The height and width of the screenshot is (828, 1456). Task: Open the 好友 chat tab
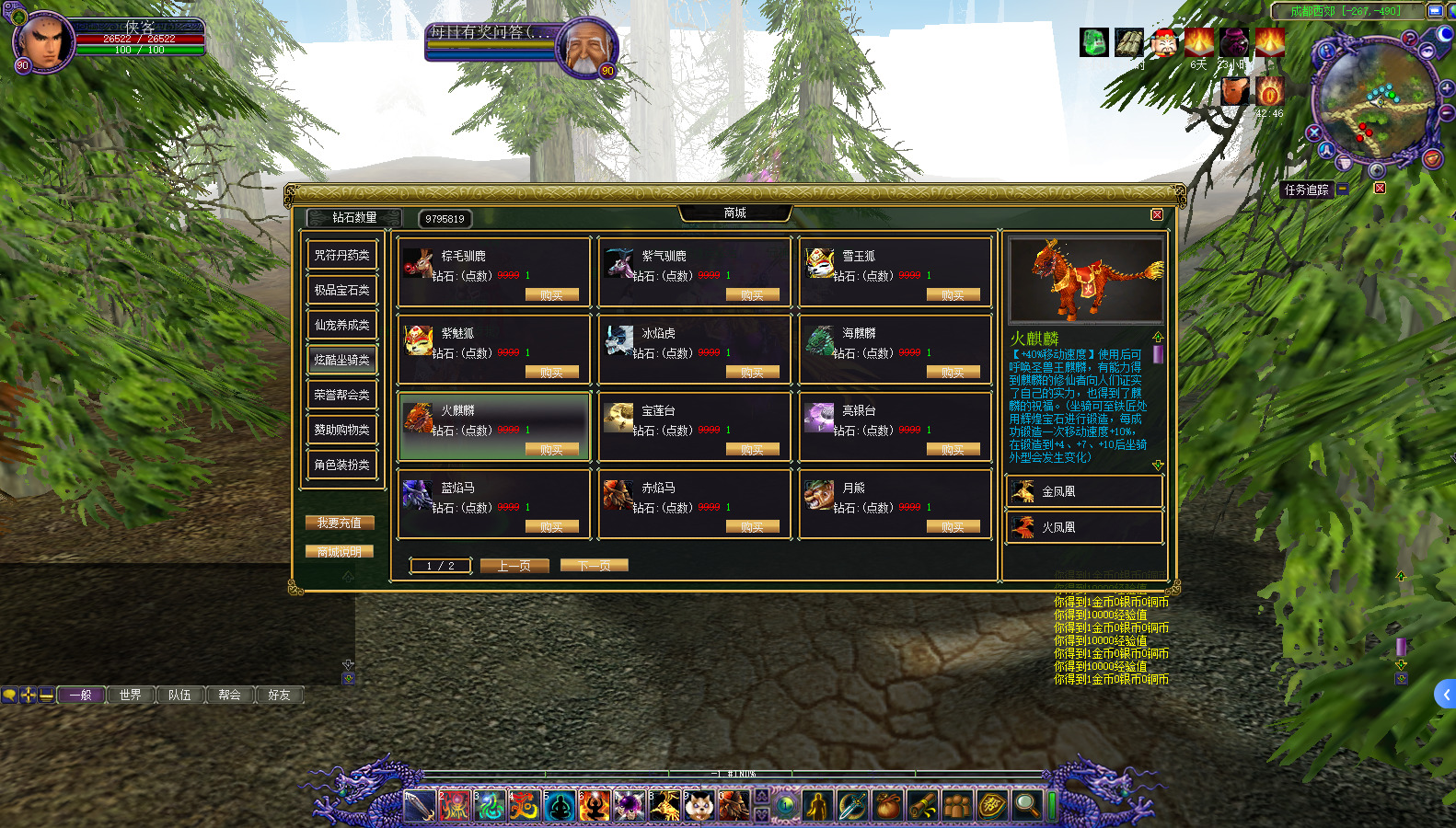click(x=279, y=696)
